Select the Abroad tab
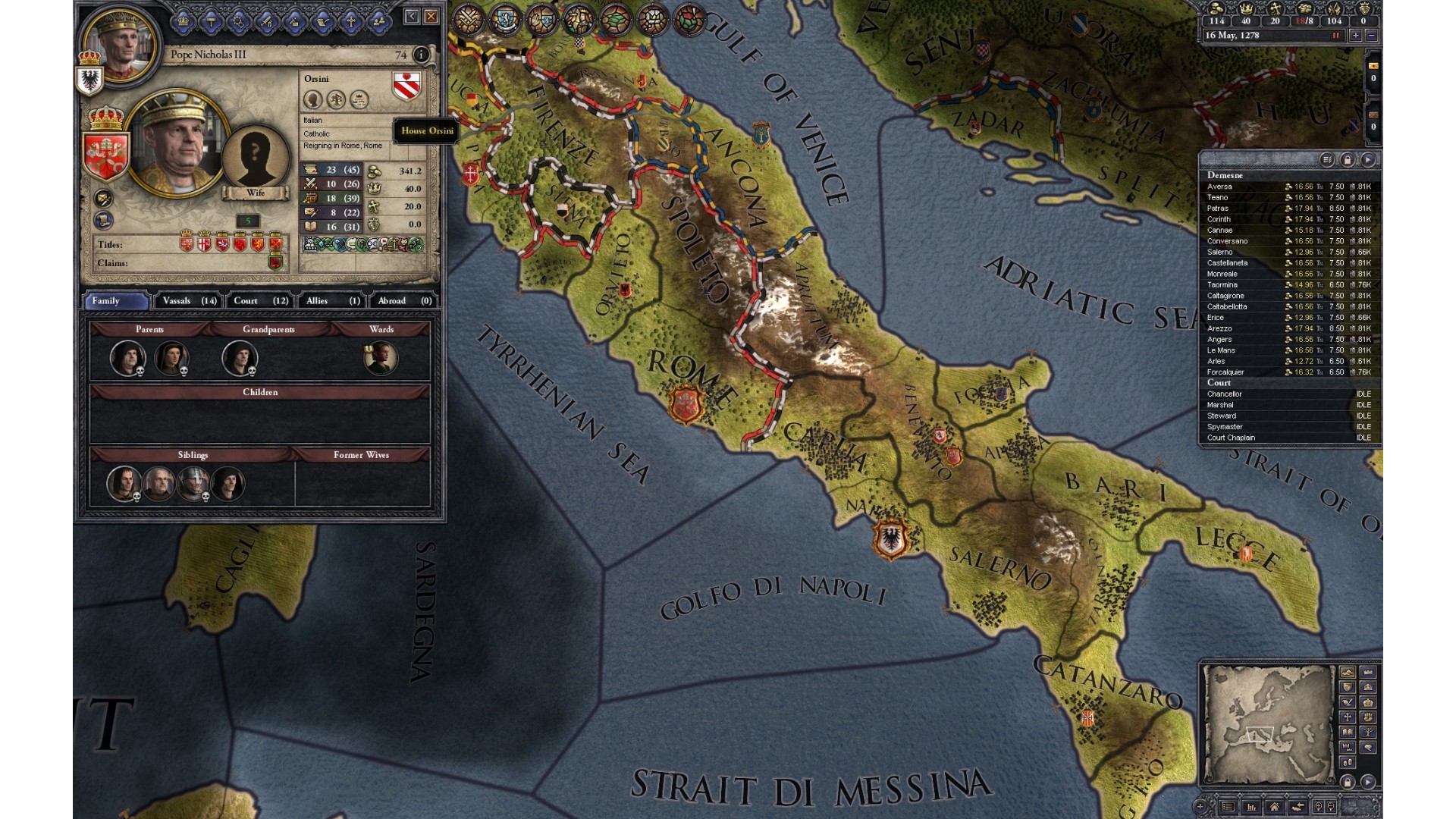The height and width of the screenshot is (819, 1456). 403,301
